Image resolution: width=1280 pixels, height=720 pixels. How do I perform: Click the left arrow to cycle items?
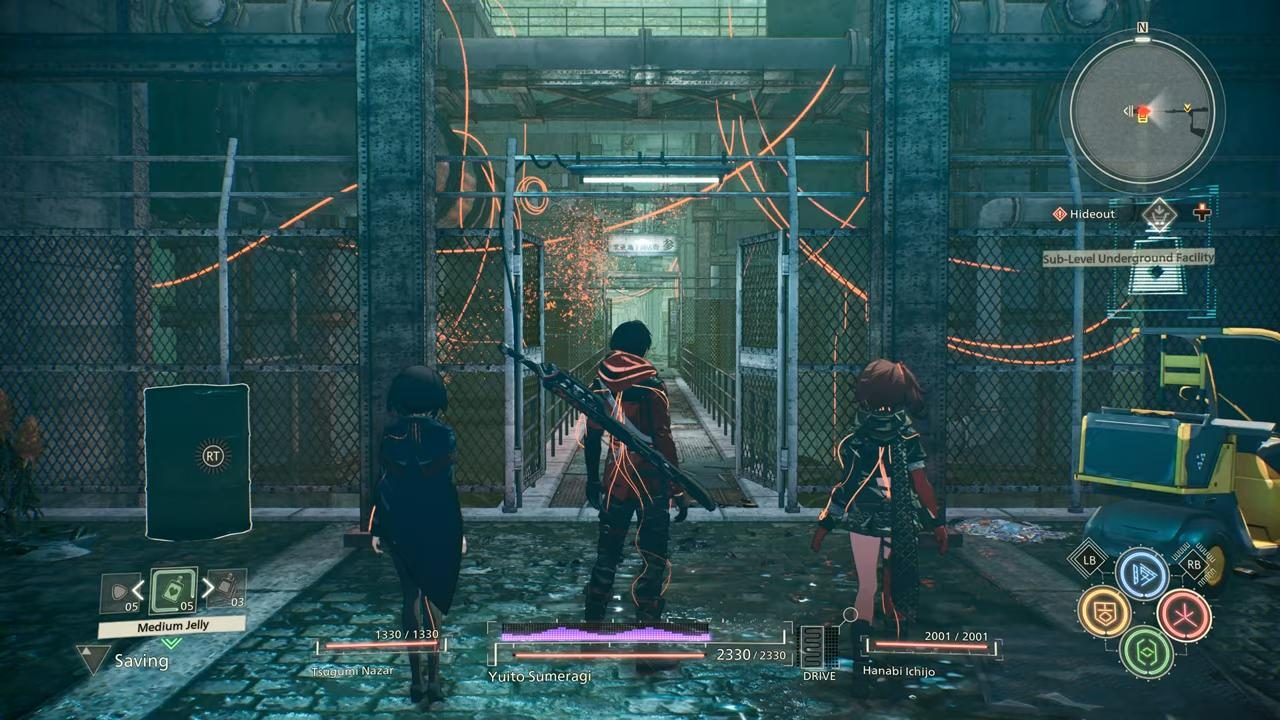(x=137, y=588)
